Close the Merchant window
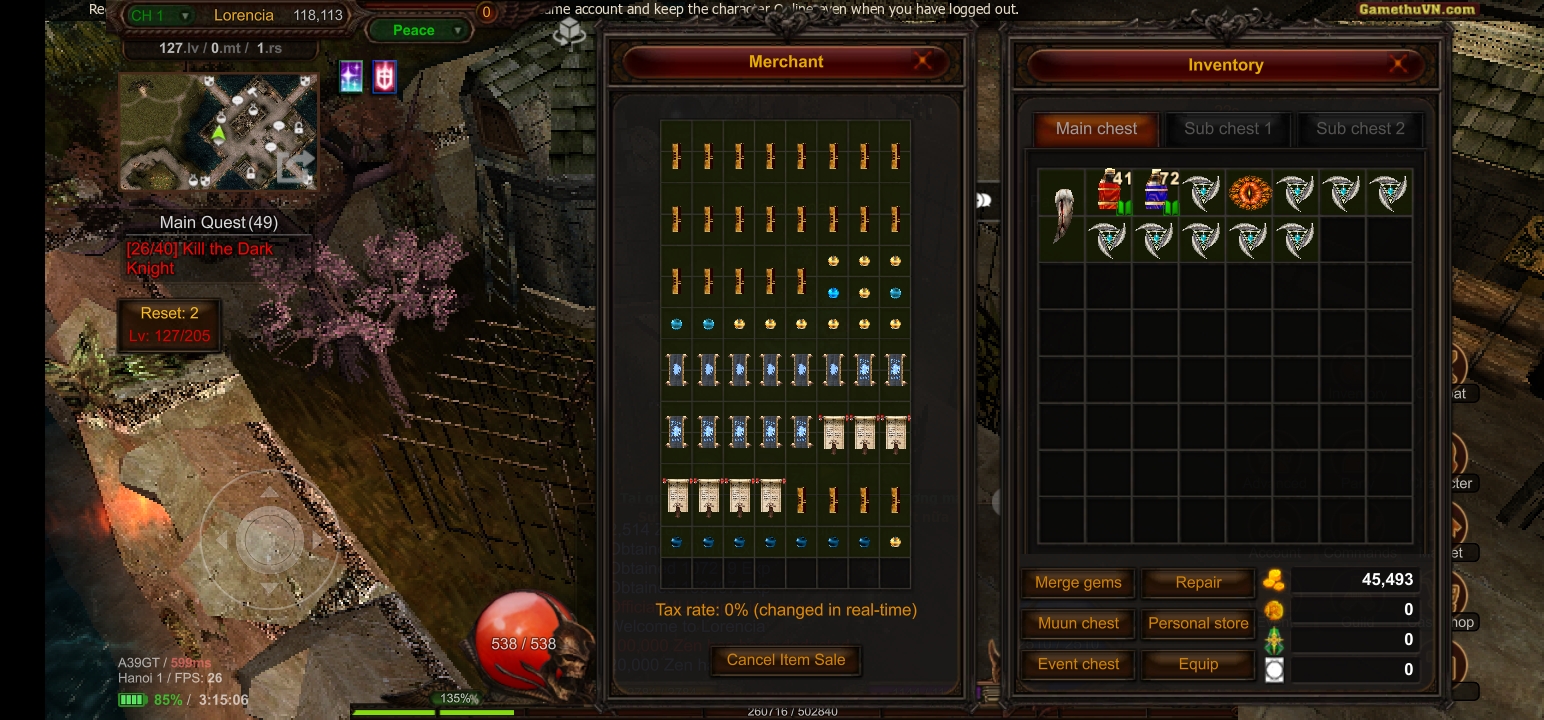Viewport: 1544px width, 720px height. click(922, 62)
